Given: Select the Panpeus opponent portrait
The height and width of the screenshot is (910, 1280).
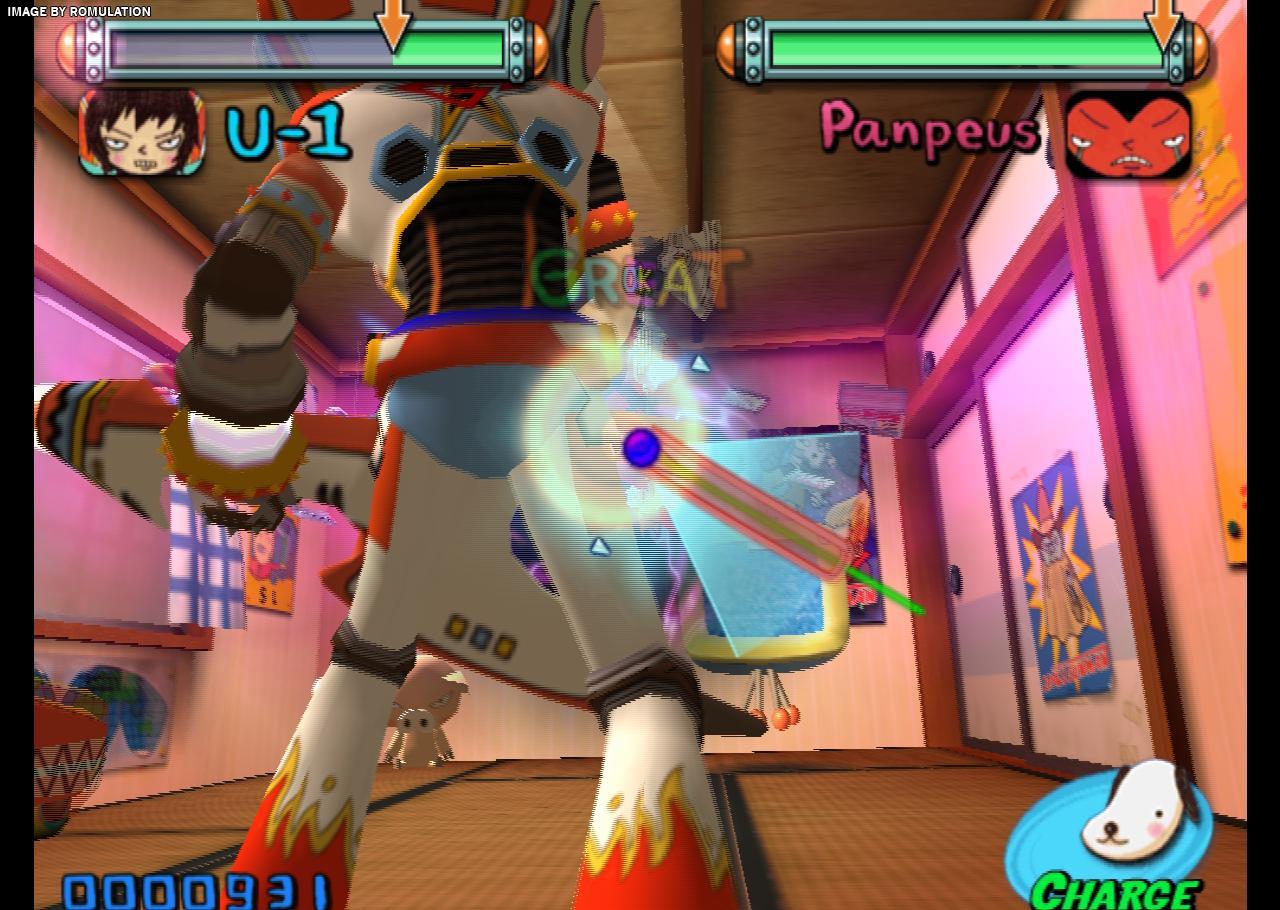Looking at the screenshot, I should pyautogui.click(x=1128, y=135).
